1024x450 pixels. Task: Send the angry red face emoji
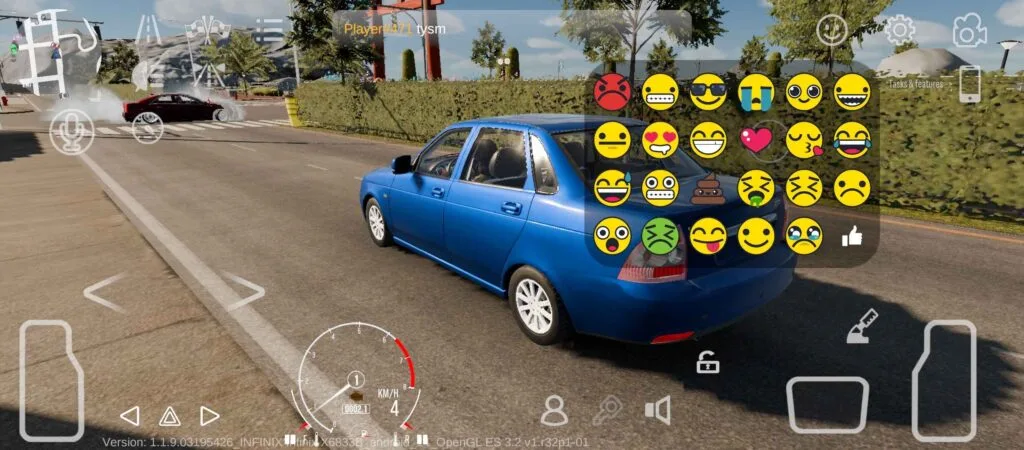[x=612, y=92]
